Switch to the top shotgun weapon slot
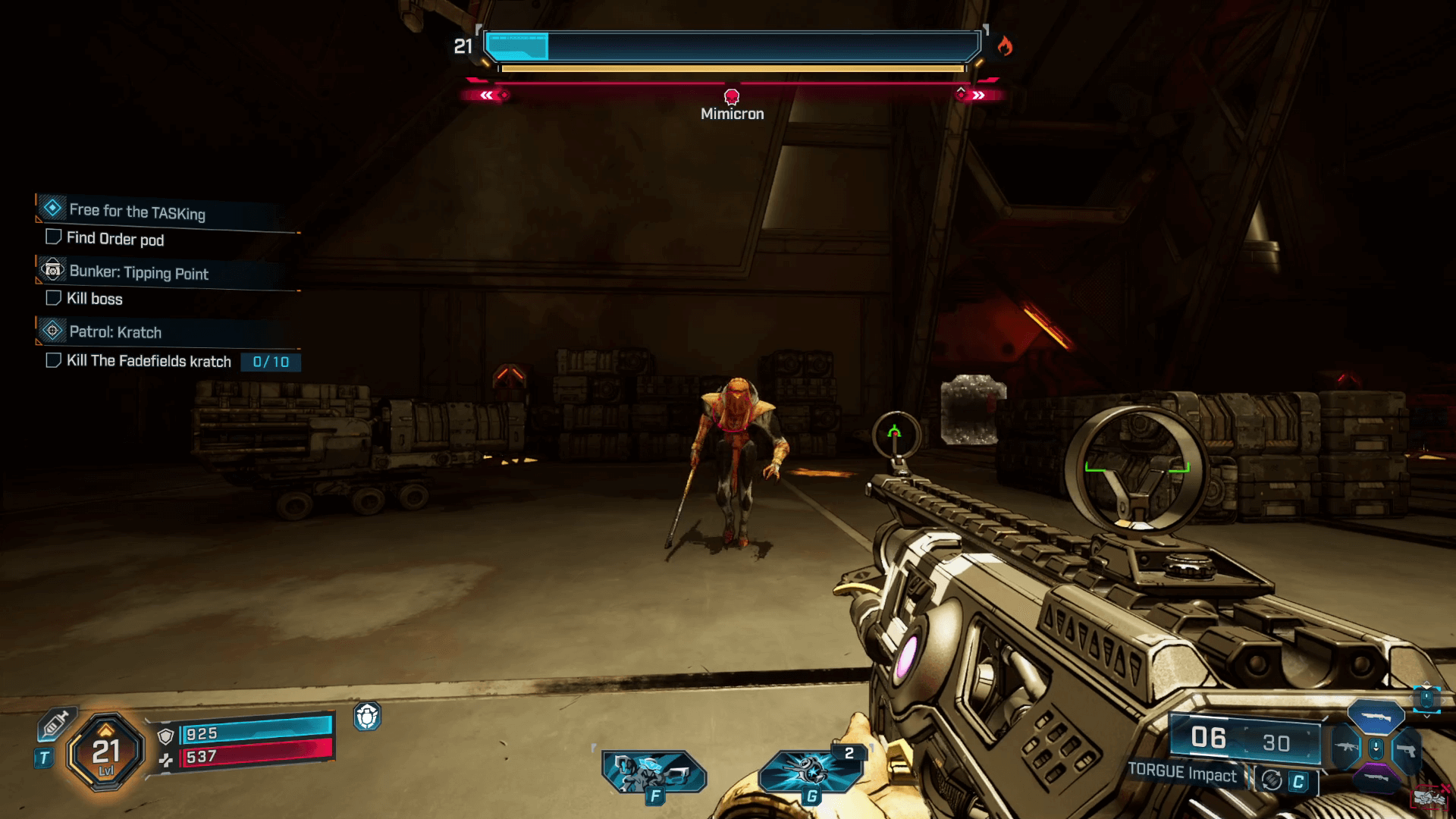1456x819 pixels. tap(1376, 717)
